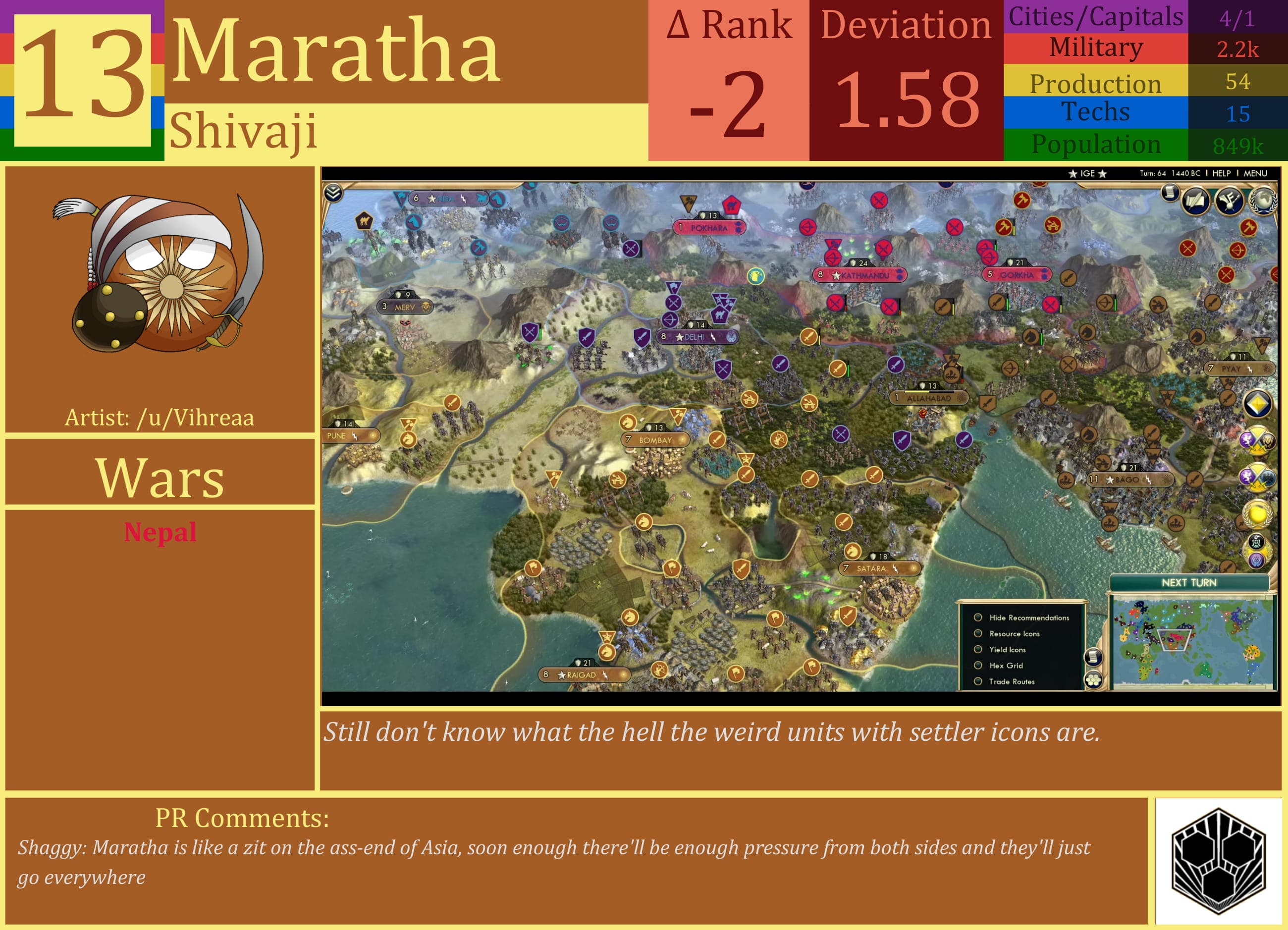Enable Hide Recommendations

click(977, 619)
